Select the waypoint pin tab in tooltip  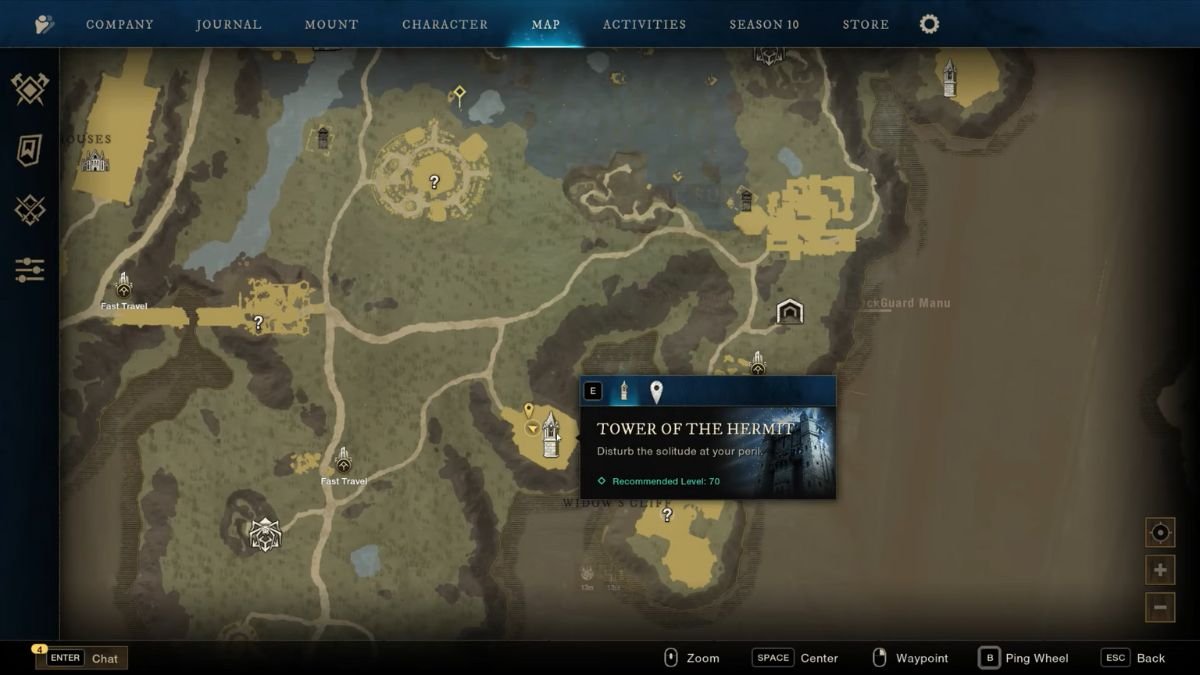pyautogui.click(x=656, y=391)
